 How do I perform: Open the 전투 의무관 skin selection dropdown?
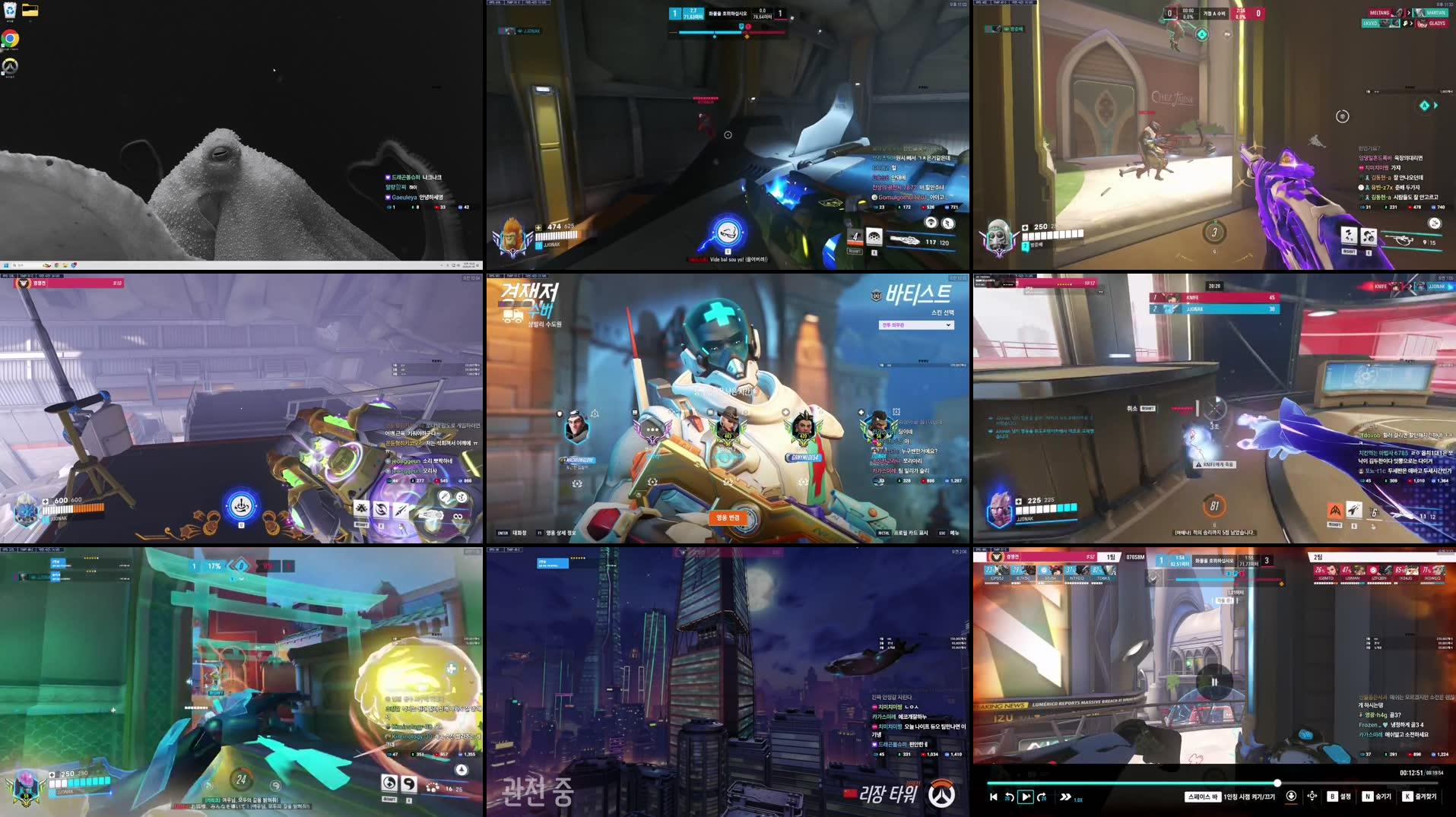(918, 325)
